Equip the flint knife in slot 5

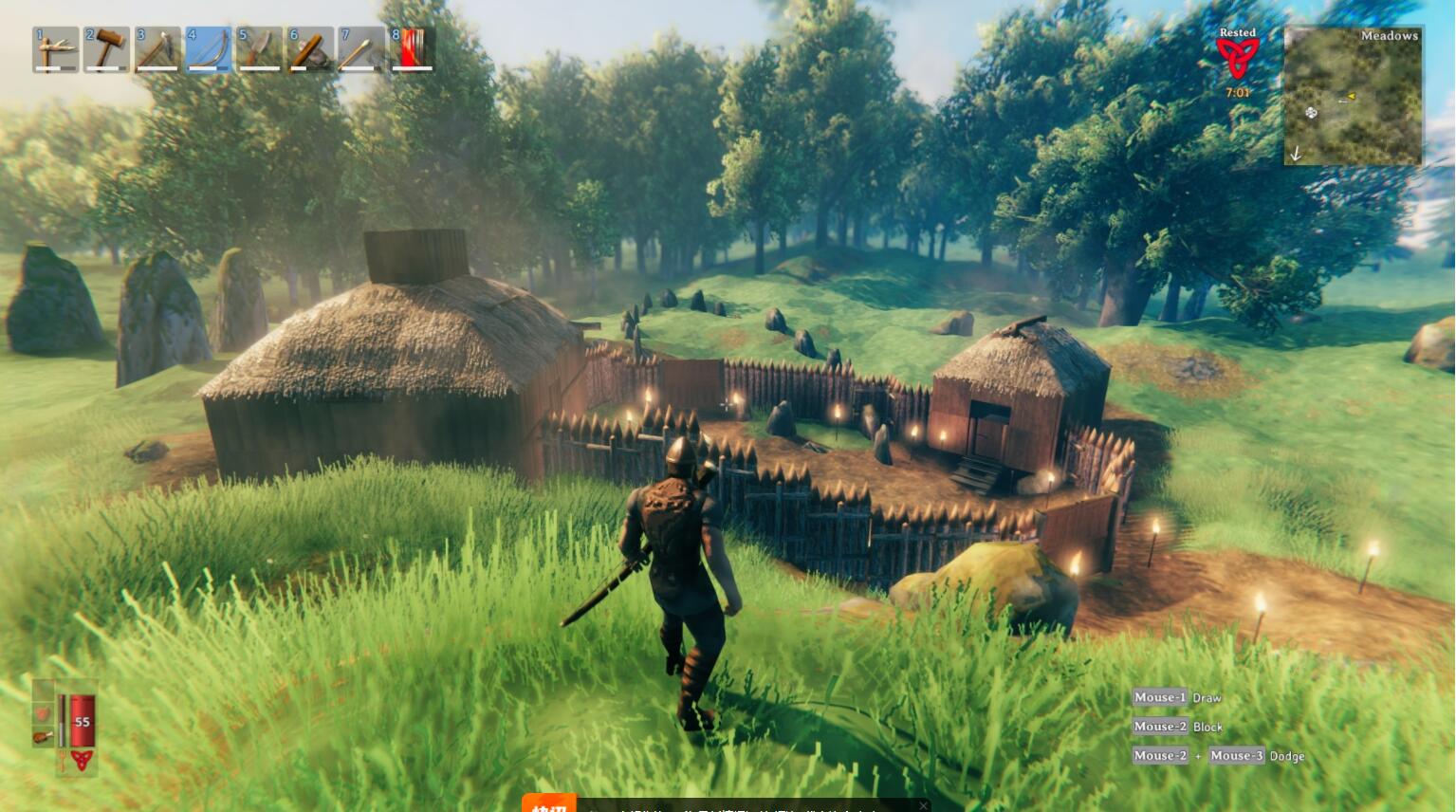coord(259,49)
